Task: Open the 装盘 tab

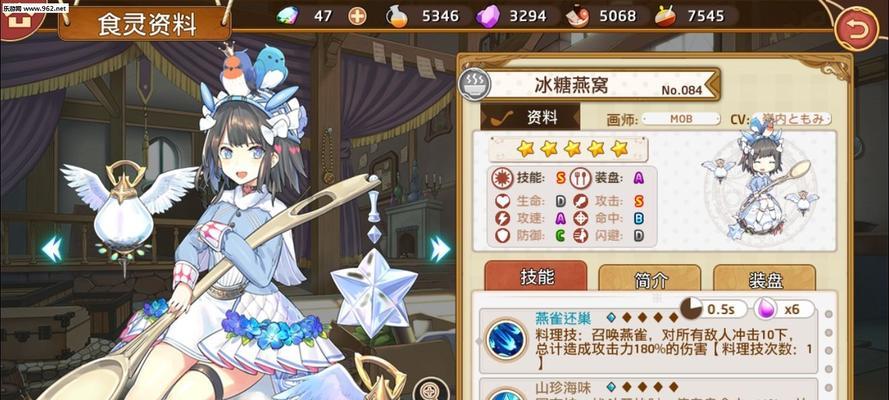Action: tap(771, 279)
